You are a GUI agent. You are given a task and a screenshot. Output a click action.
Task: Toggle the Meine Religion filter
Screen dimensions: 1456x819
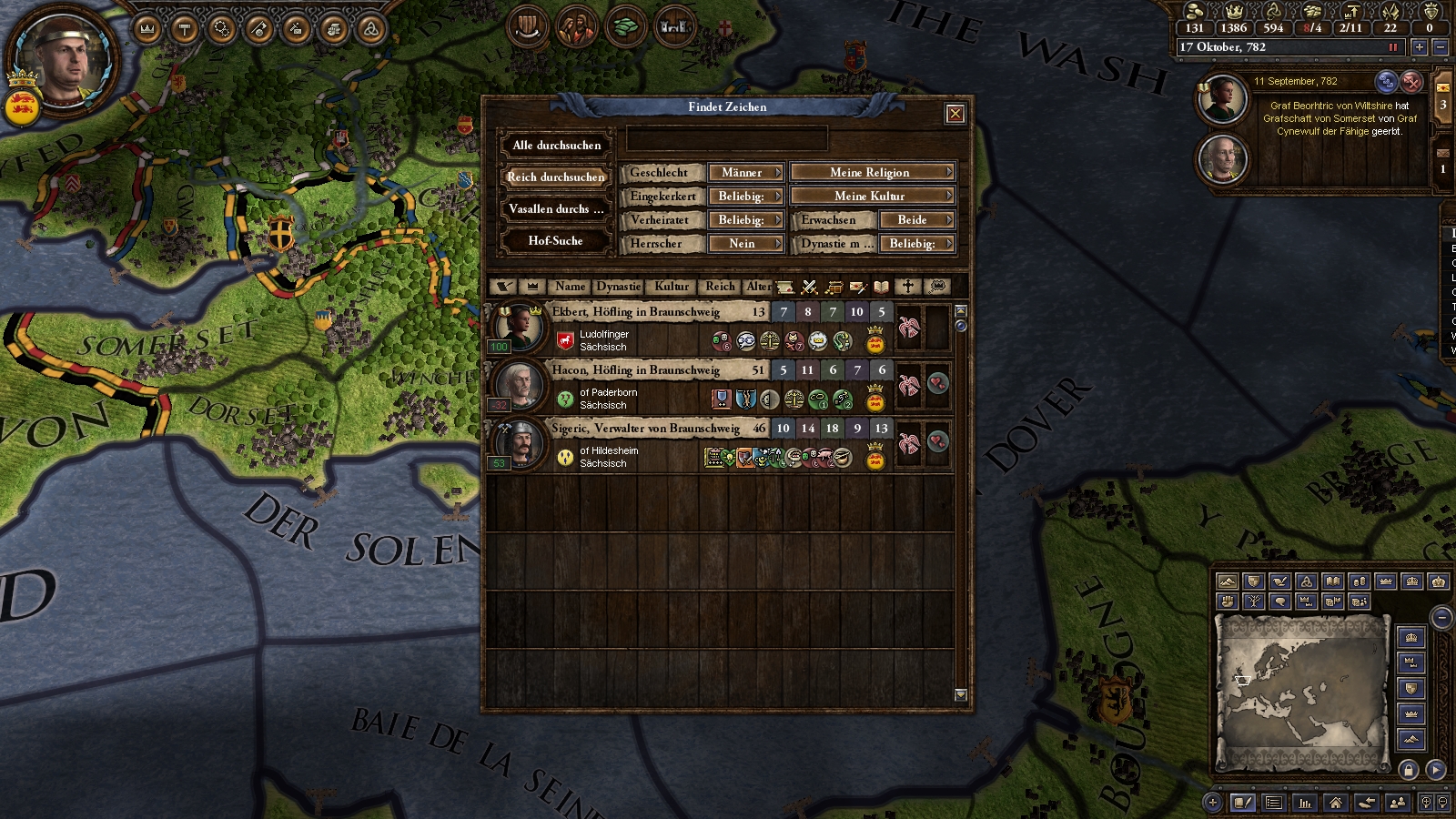pyautogui.click(x=872, y=173)
